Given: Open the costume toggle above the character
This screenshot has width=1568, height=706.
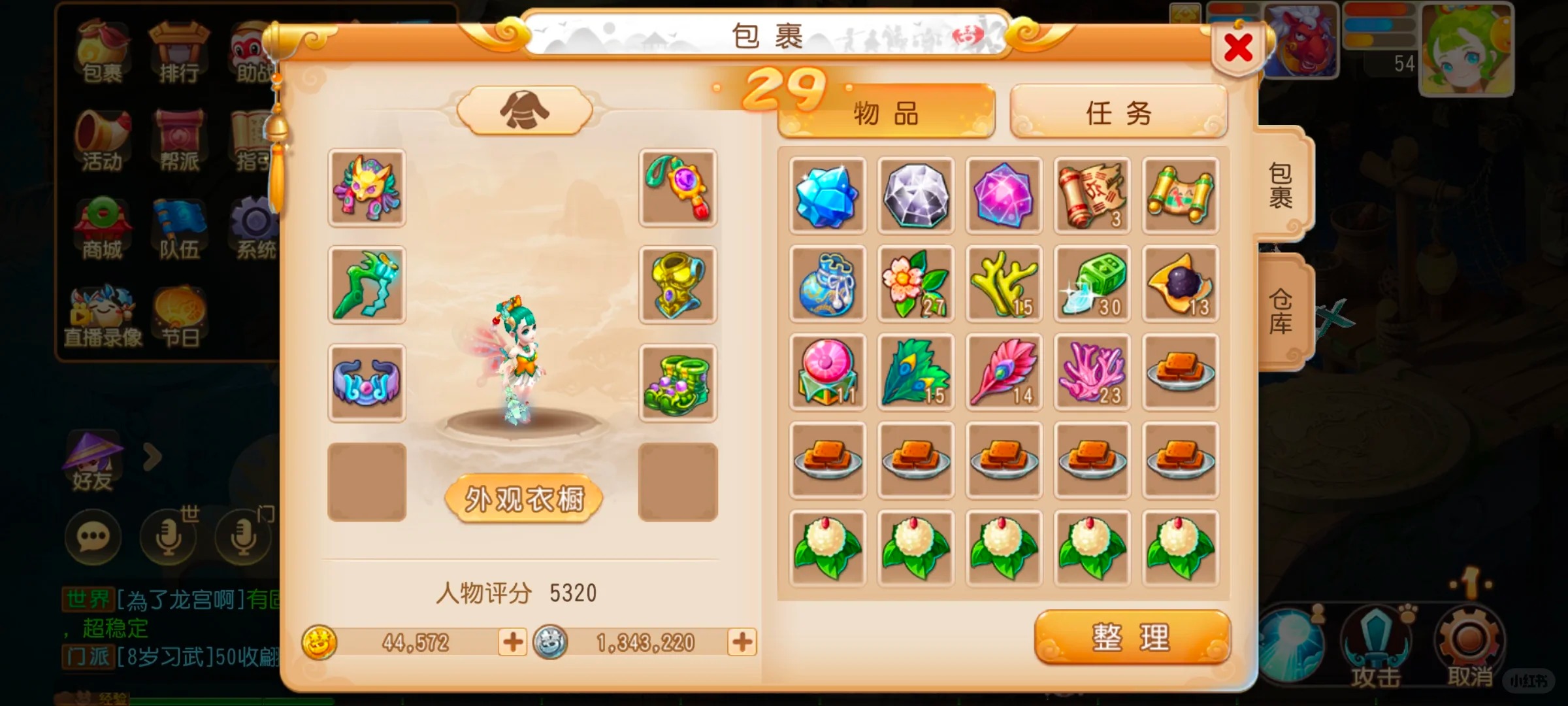Looking at the screenshot, I should click(x=524, y=110).
